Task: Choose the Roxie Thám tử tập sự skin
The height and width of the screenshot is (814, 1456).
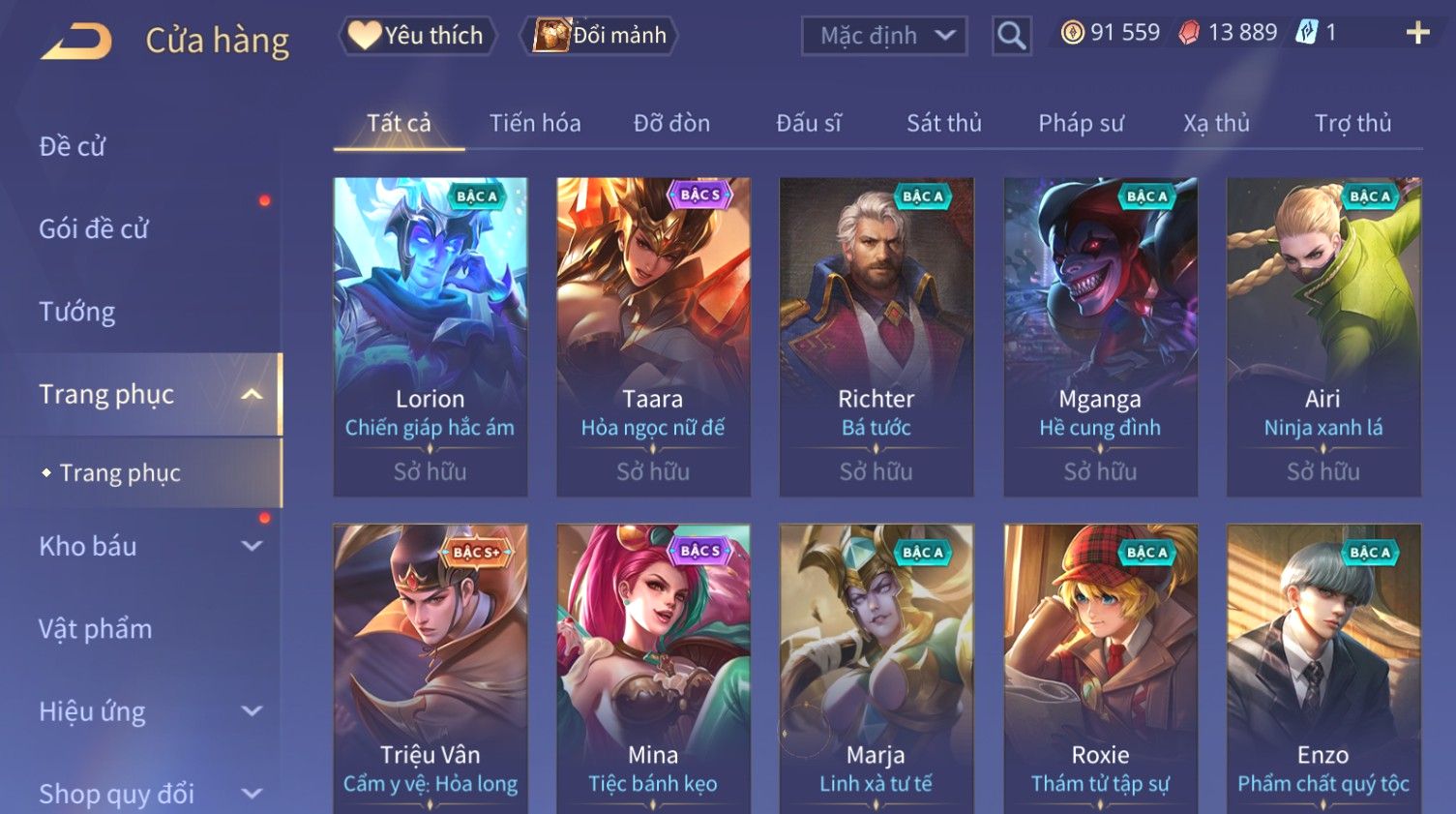Action: (1100, 668)
